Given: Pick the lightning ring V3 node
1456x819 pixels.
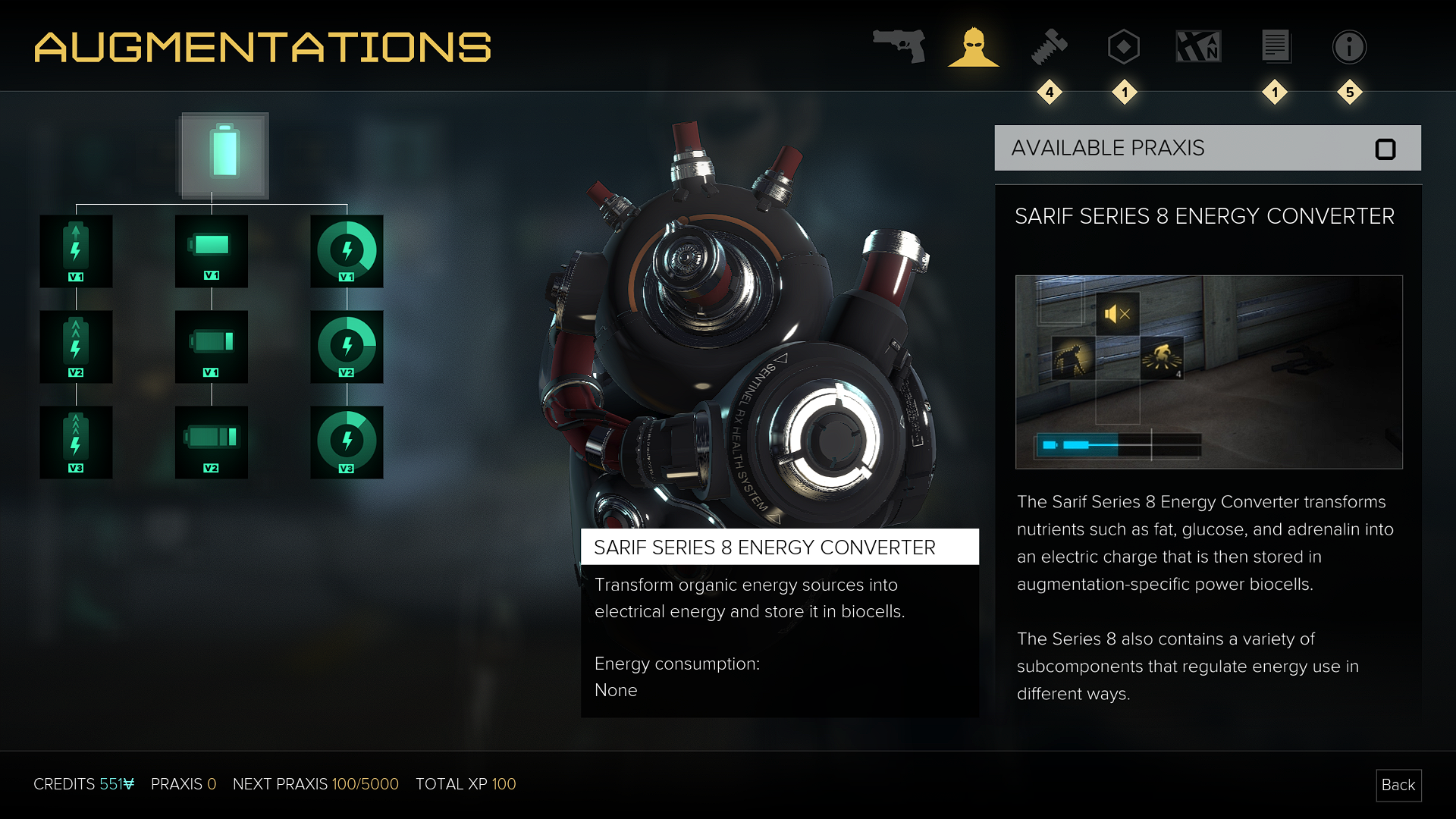Looking at the screenshot, I should [x=347, y=442].
